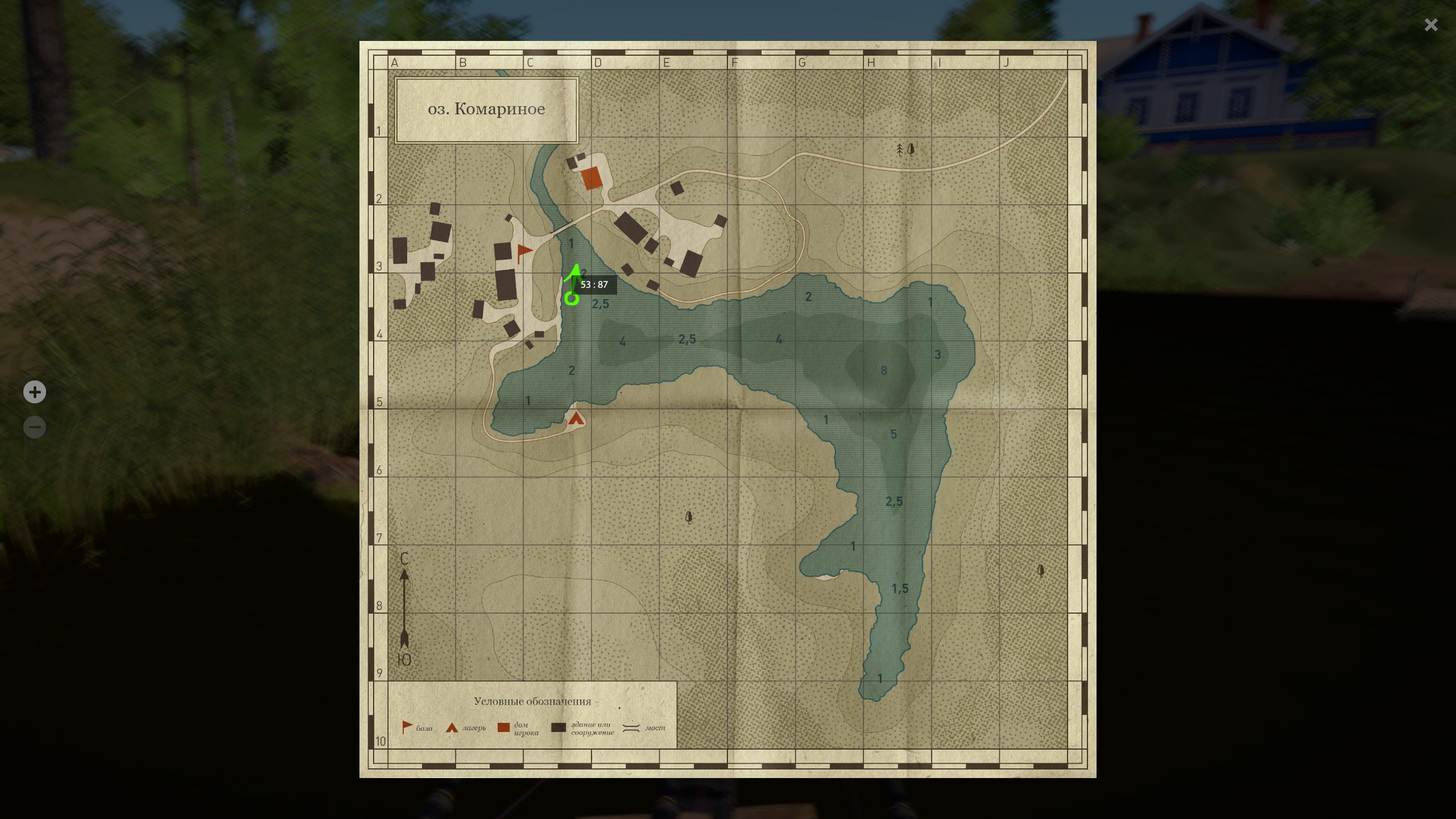Select the green player position circle
The width and height of the screenshot is (1456, 819).
point(572,298)
